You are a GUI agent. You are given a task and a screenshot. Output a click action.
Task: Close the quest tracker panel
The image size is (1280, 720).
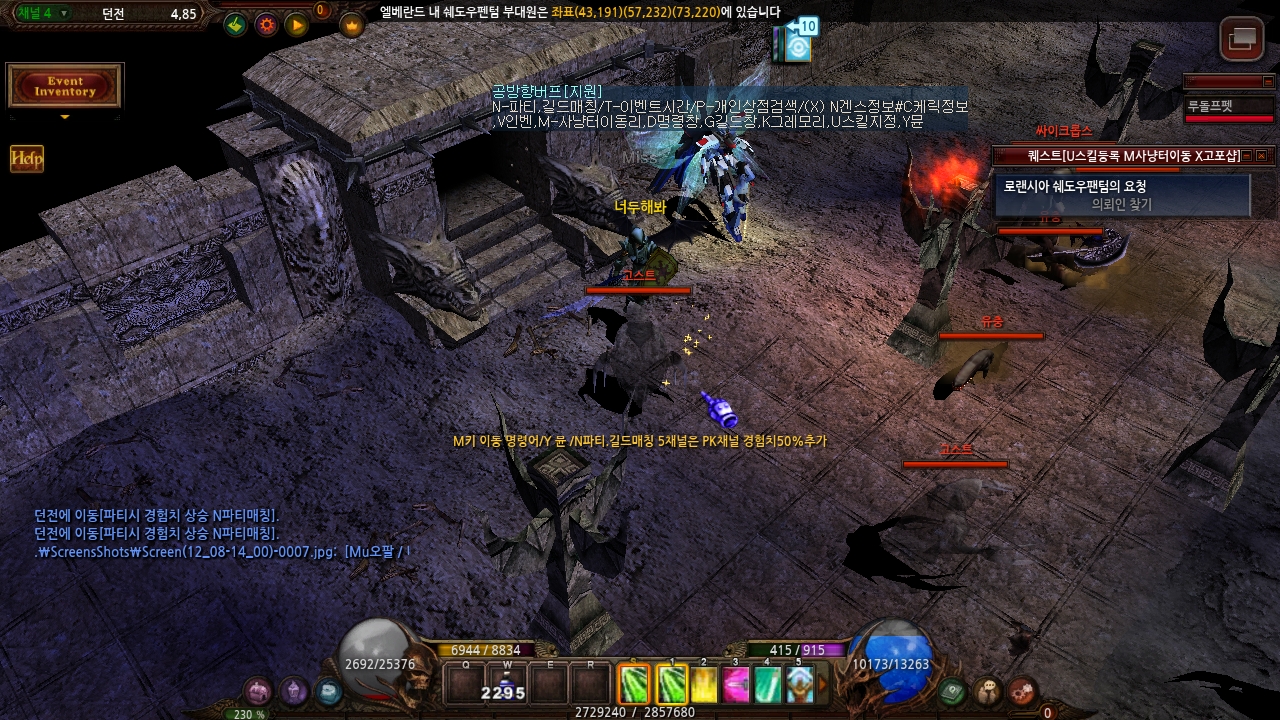[x=1261, y=156]
